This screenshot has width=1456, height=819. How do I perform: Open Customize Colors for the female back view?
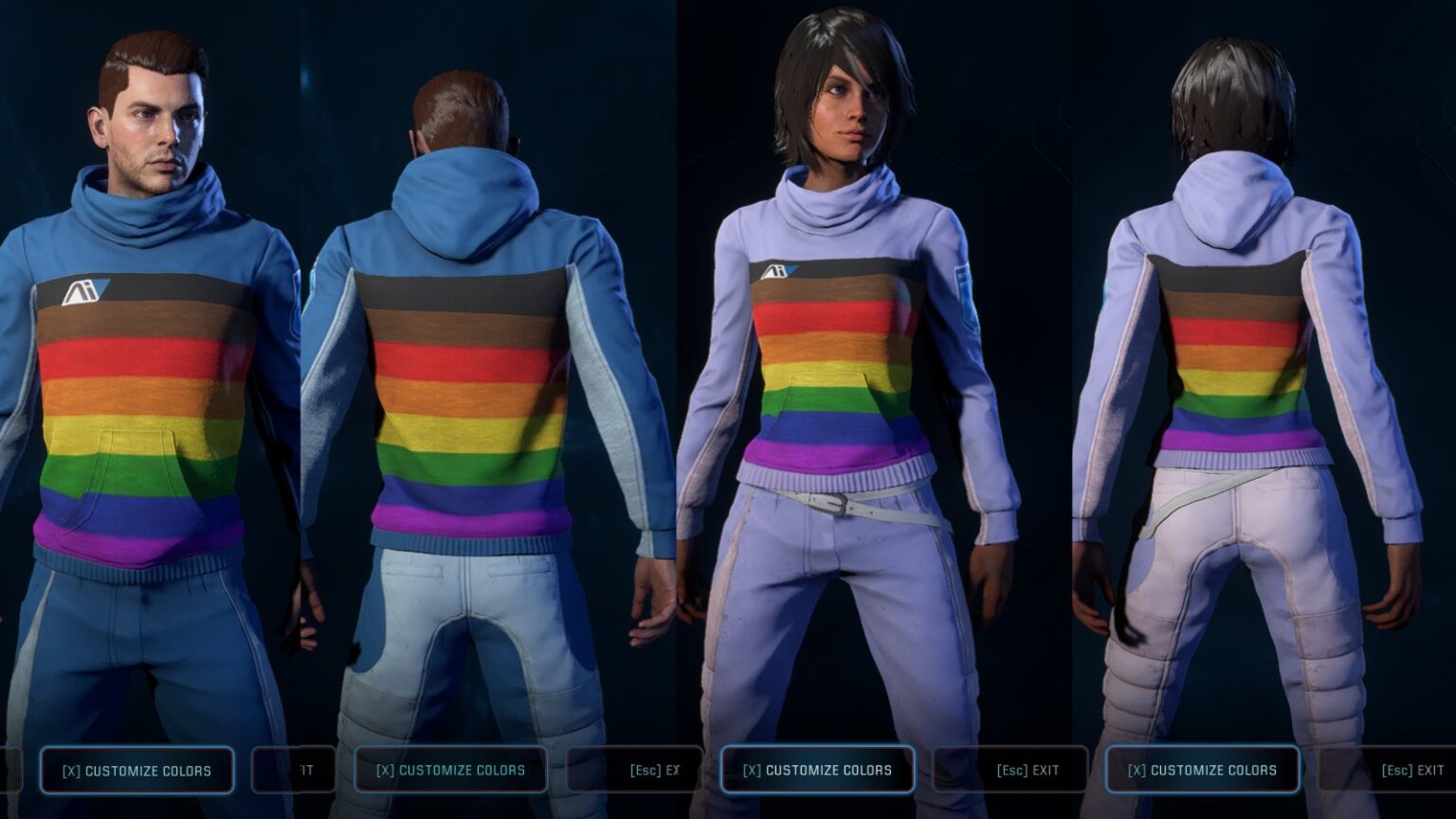coord(1202,770)
